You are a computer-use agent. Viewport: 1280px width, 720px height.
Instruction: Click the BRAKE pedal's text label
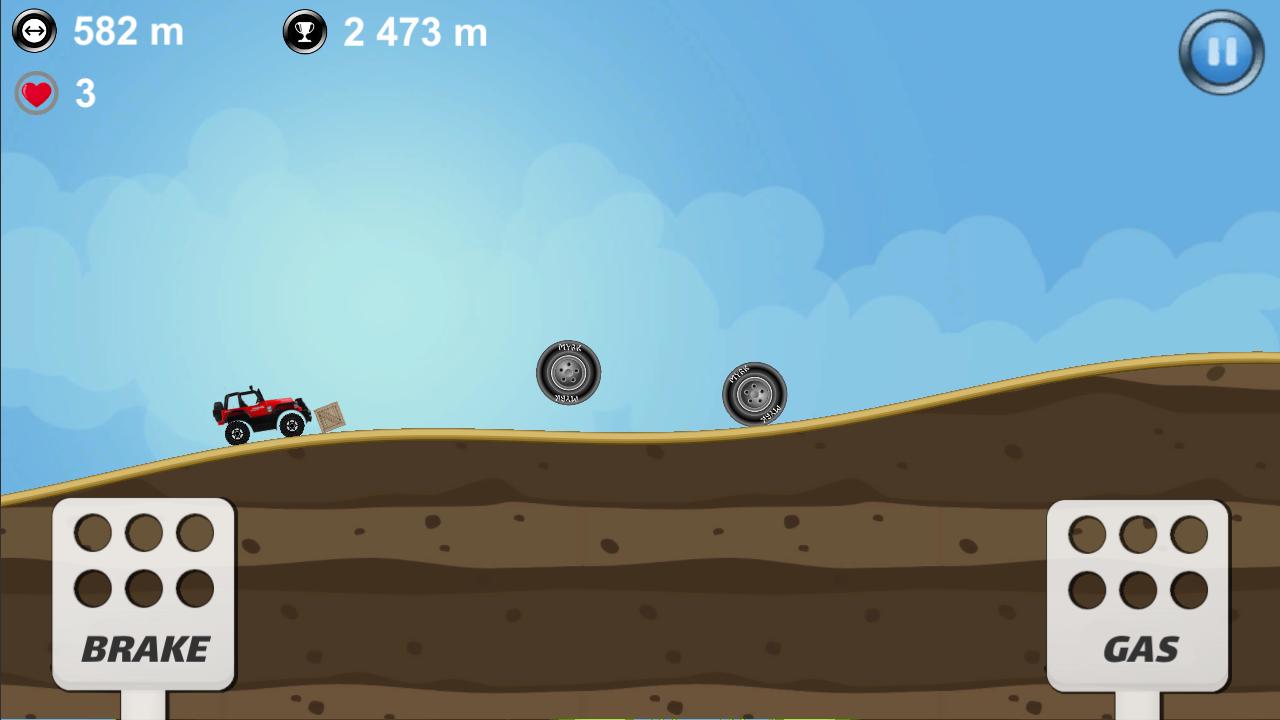click(144, 648)
